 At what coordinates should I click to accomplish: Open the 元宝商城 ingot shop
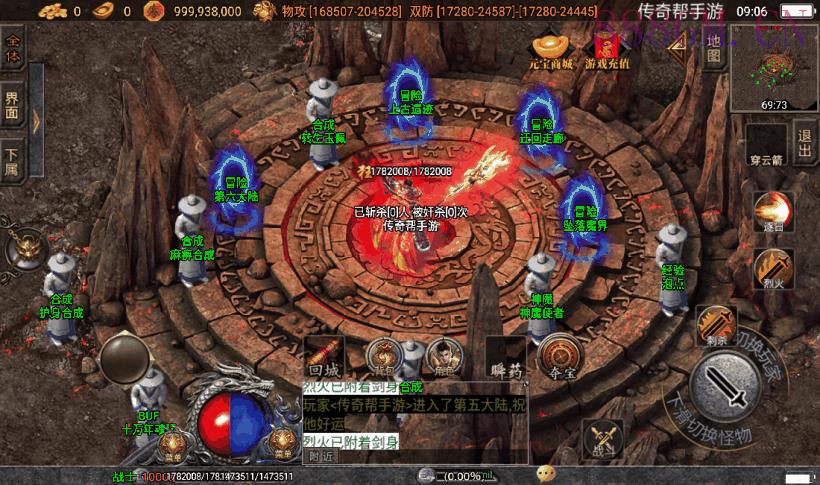point(551,50)
